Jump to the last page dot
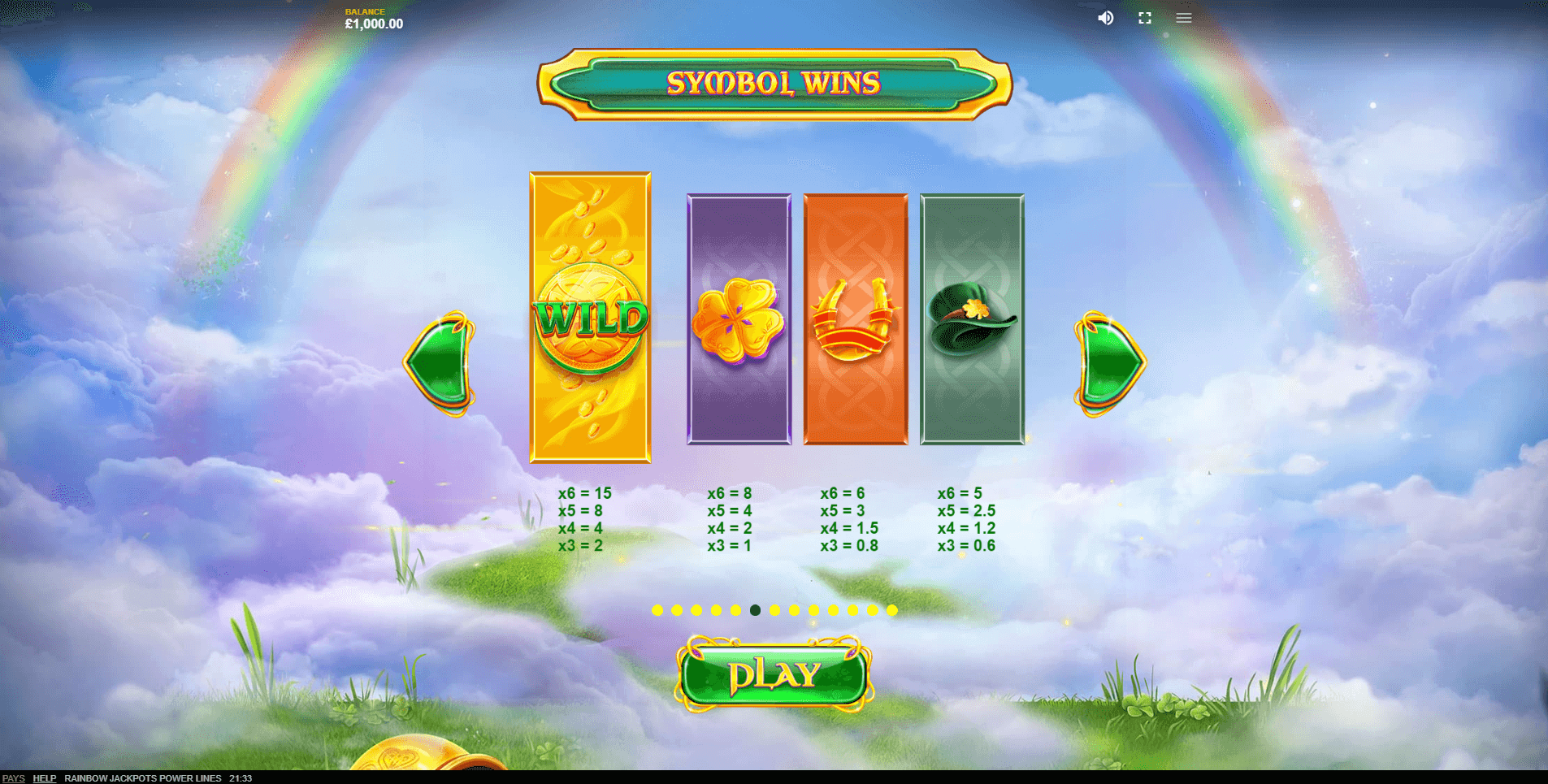 coord(892,610)
